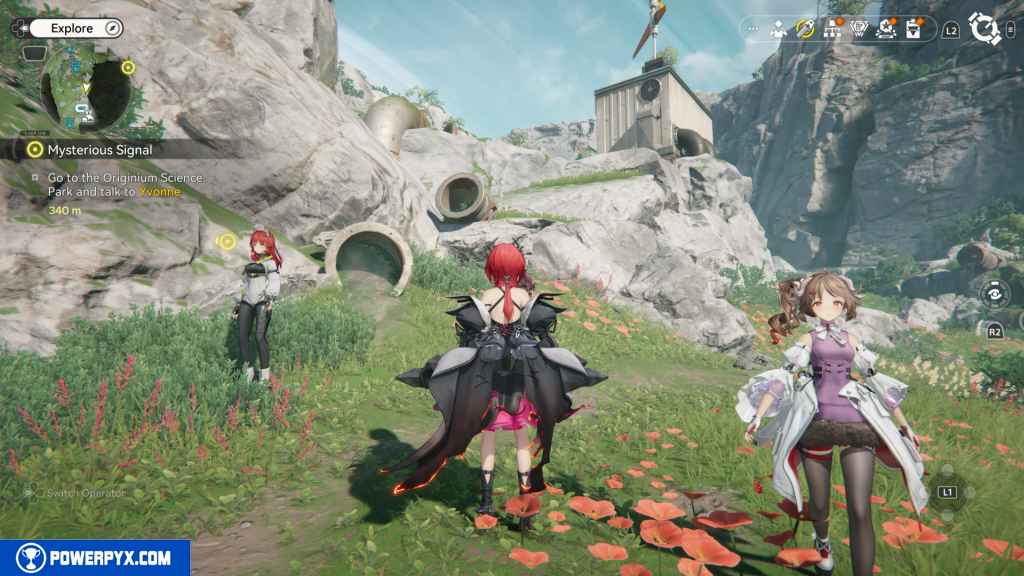Open the circular minimap
The height and width of the screenshot is (576, 1024).
tap(87, 88)
